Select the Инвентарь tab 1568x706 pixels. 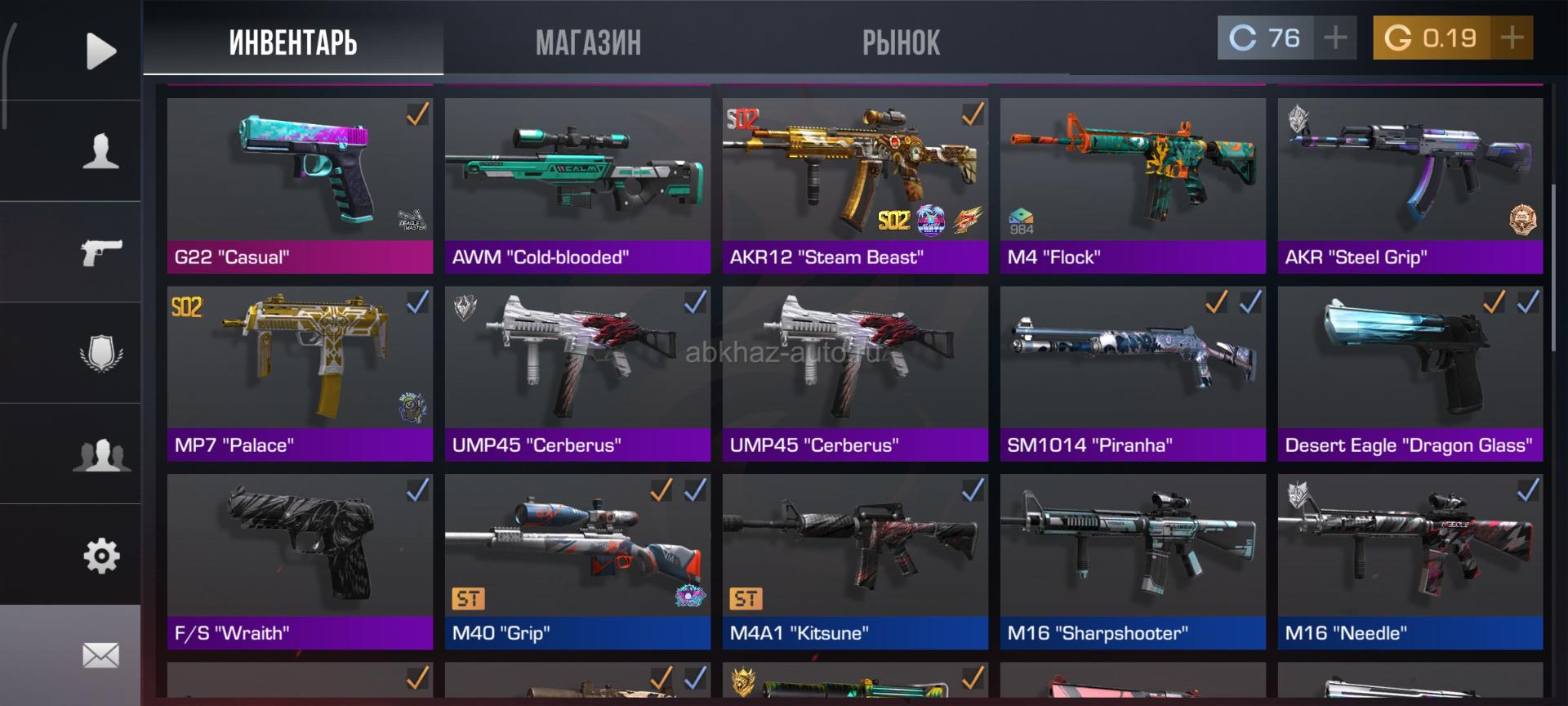(x=293, y=42)
